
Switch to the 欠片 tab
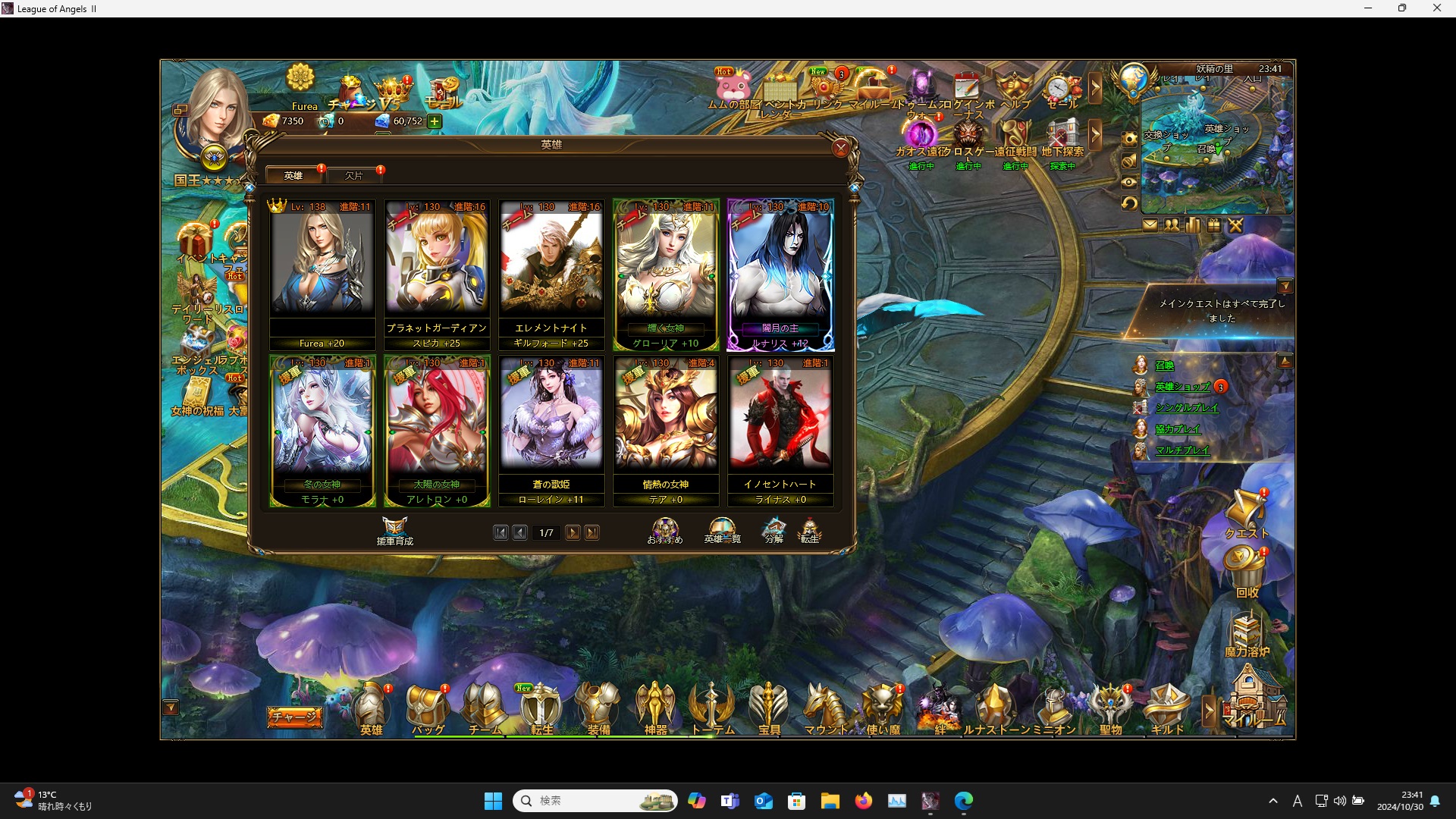[x=354, y=175]
